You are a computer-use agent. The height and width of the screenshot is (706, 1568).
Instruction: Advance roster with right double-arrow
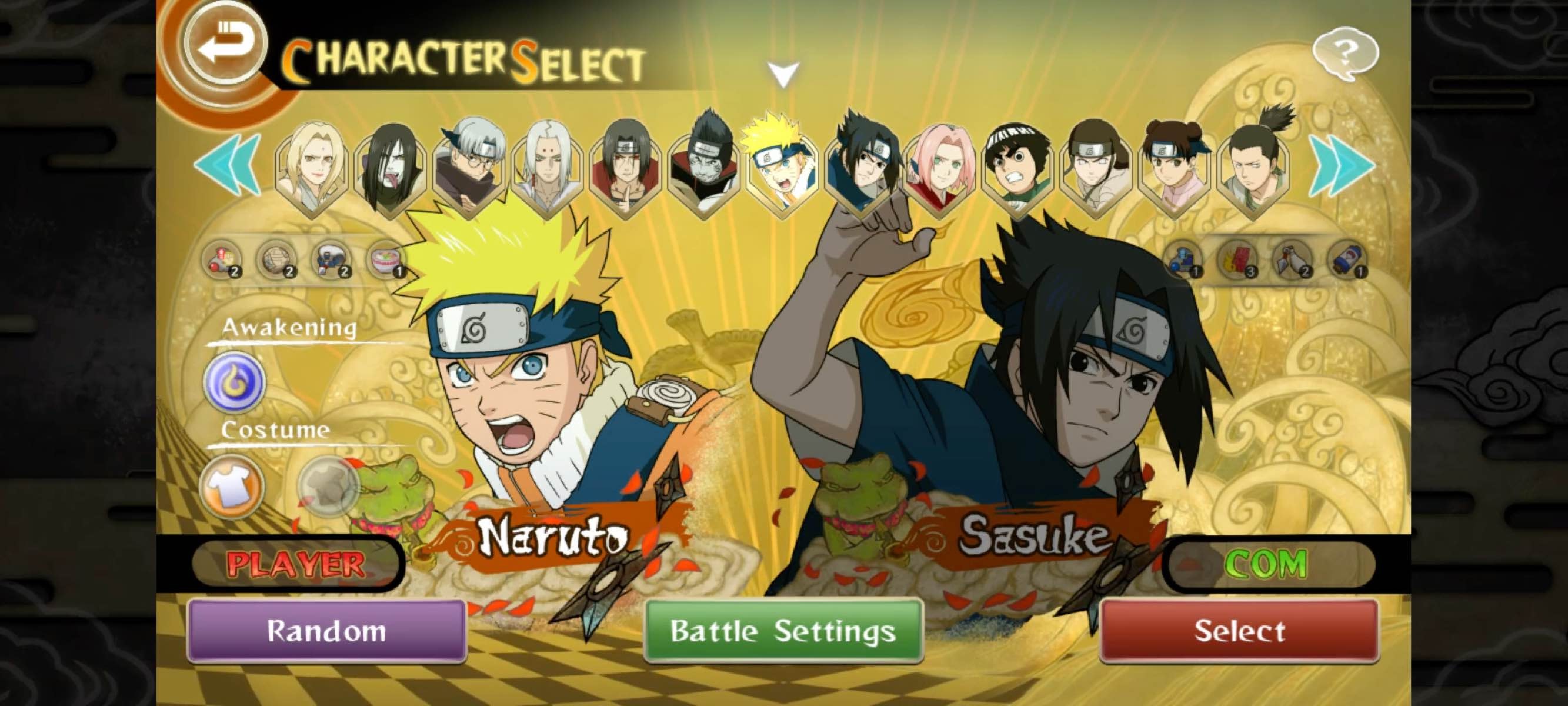(1342, 165)
